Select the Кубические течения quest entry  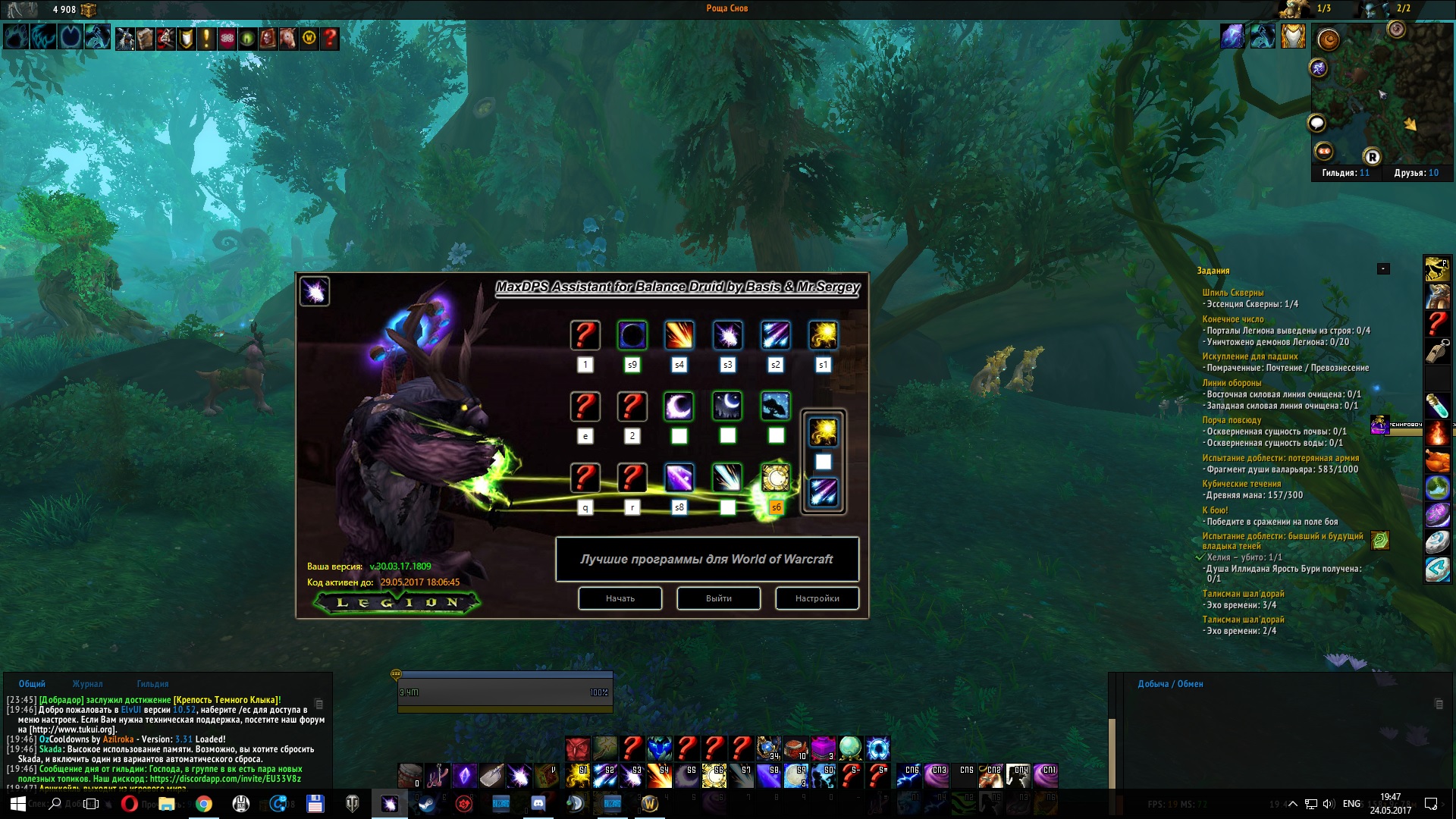(x=1241, y=484)
